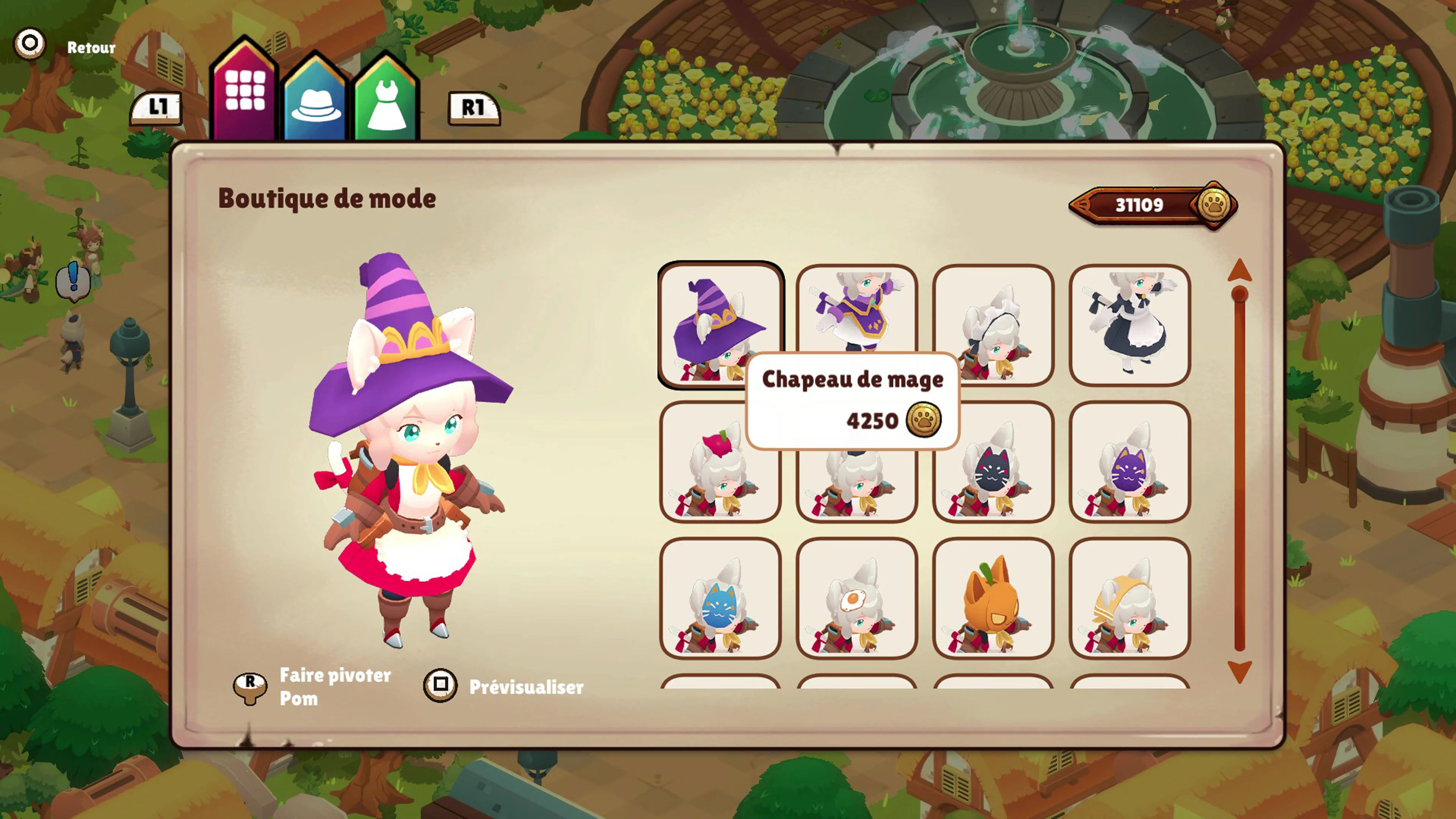Switch to the all-items grid tab
The width and height of the screenshot is (1456, 819).
[x=245, y=91]
